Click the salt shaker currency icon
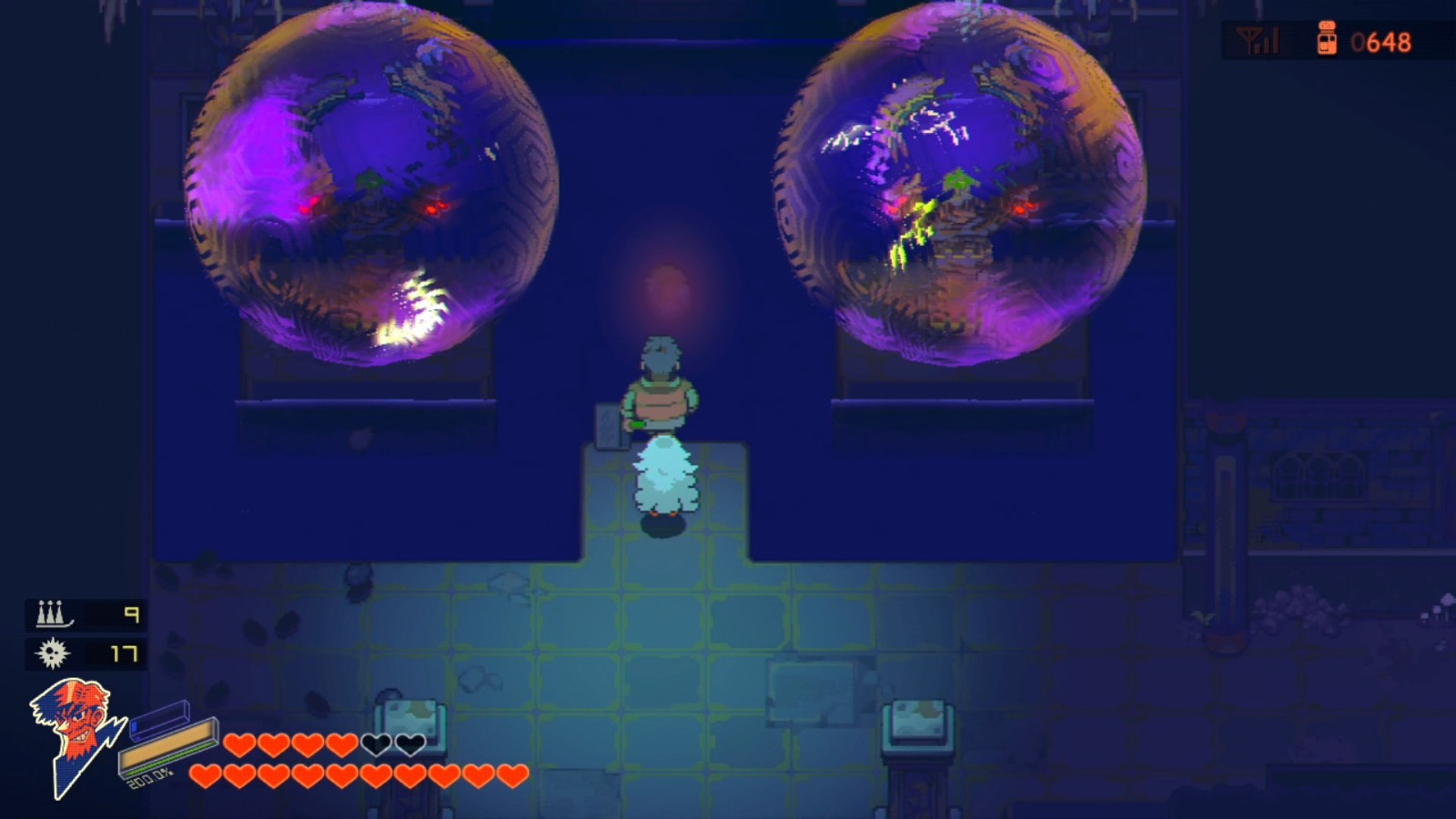The width and height of the screenshot is (1456, 819). click(x=1328, y=40)
